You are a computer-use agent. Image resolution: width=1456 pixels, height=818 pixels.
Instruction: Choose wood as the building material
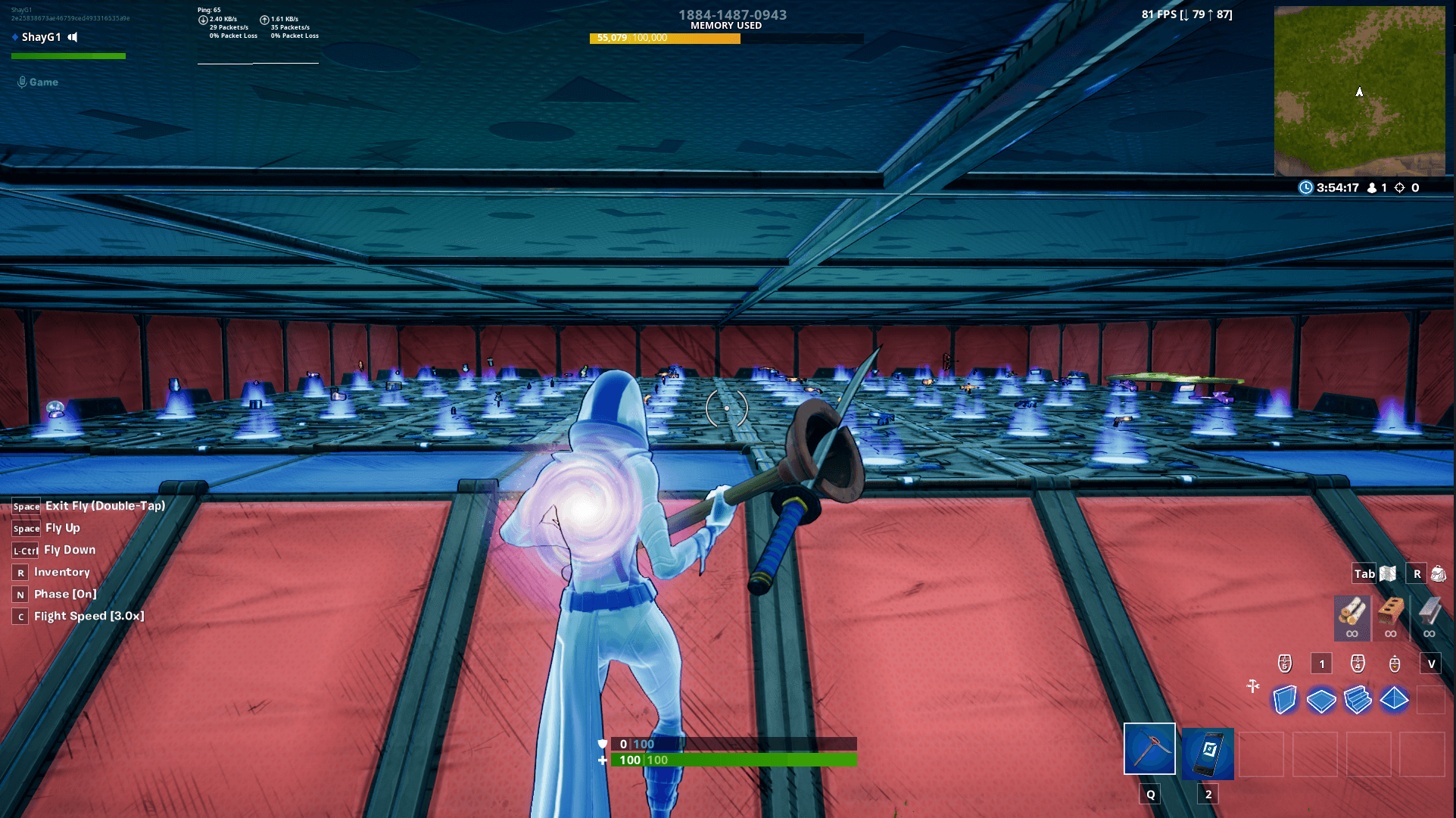1352,617
